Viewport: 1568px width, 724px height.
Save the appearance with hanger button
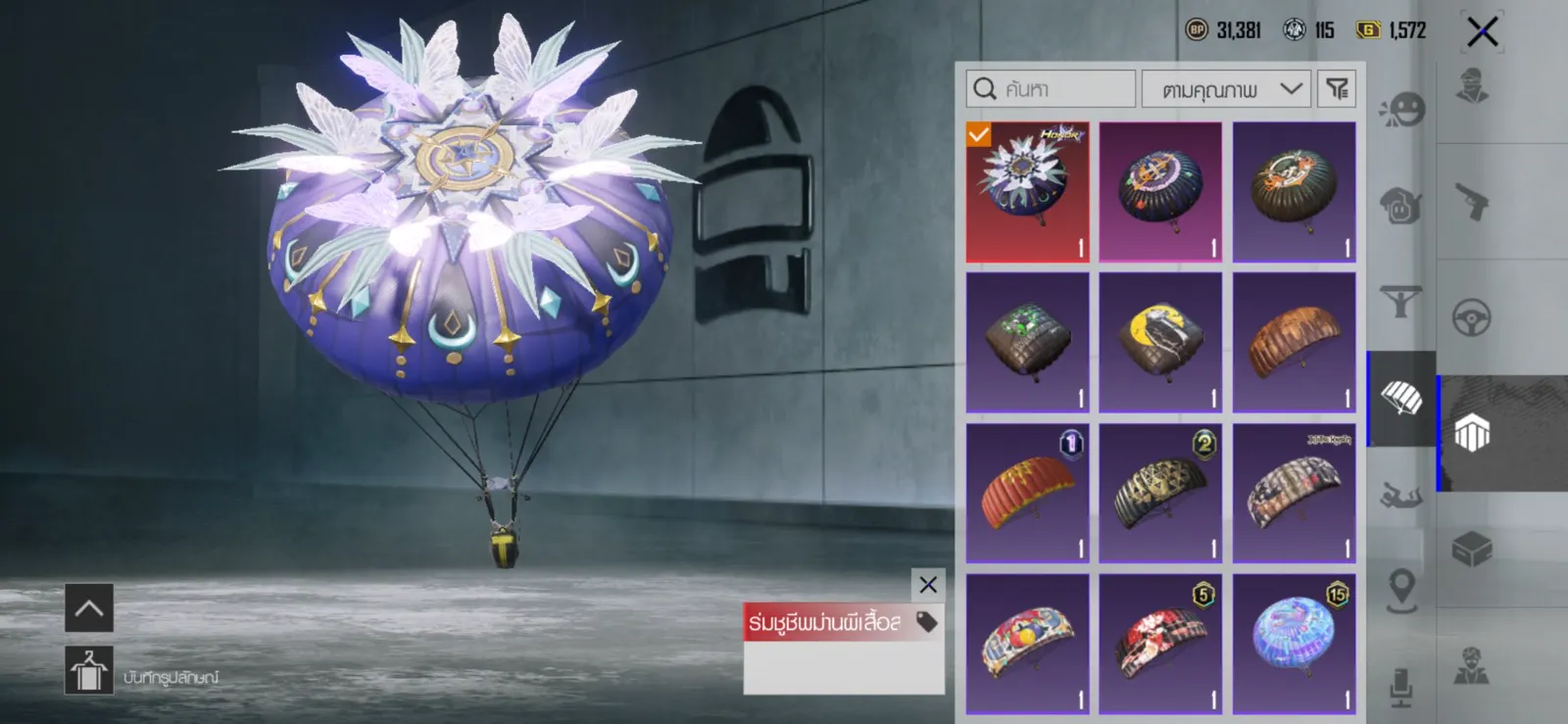click(89, 671)
